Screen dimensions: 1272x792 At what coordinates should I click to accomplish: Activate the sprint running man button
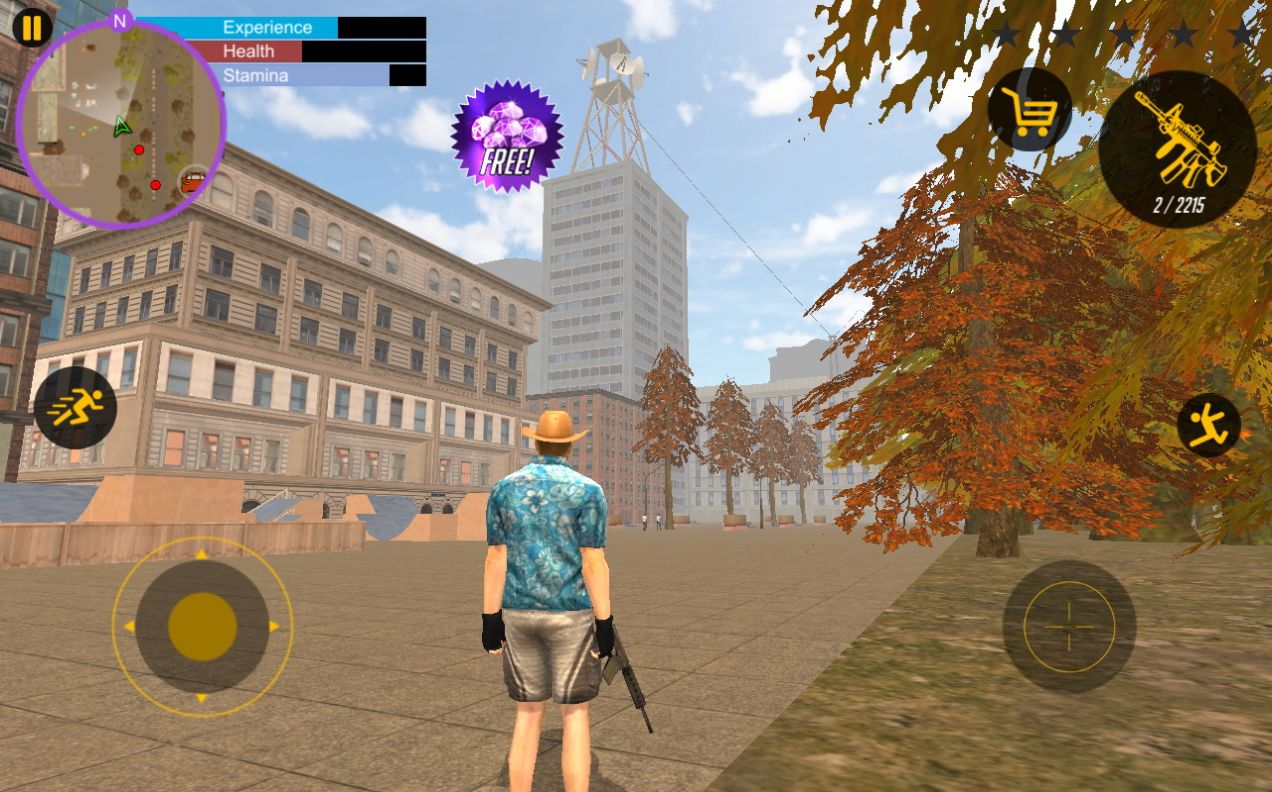75,407
